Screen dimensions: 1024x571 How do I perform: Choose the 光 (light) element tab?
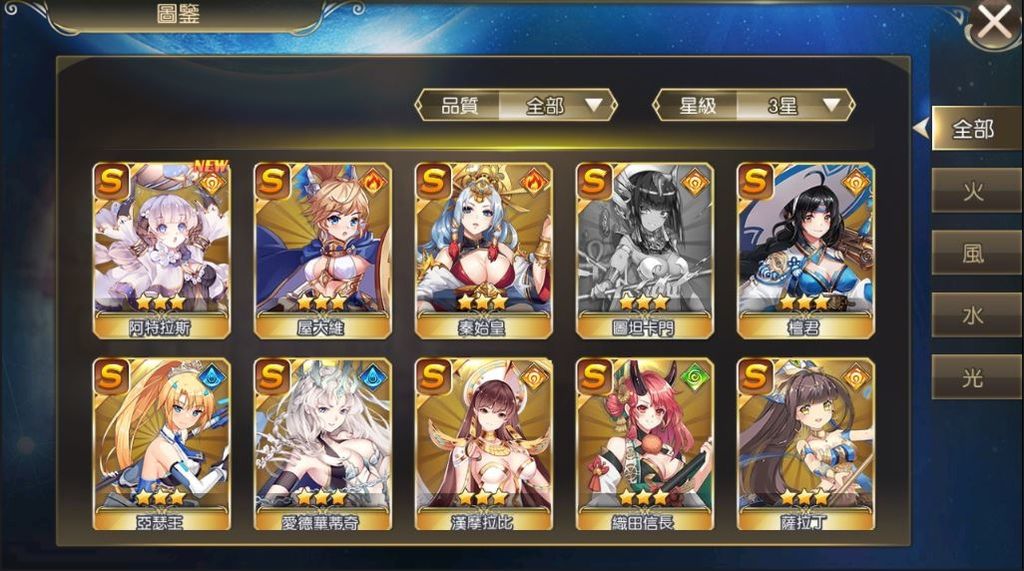[973, 377]
